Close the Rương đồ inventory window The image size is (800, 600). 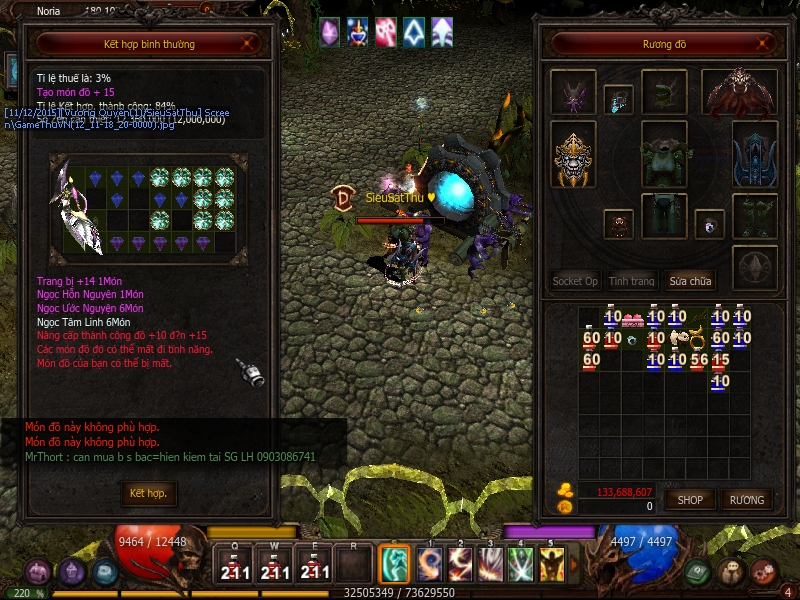pos(764,44)
